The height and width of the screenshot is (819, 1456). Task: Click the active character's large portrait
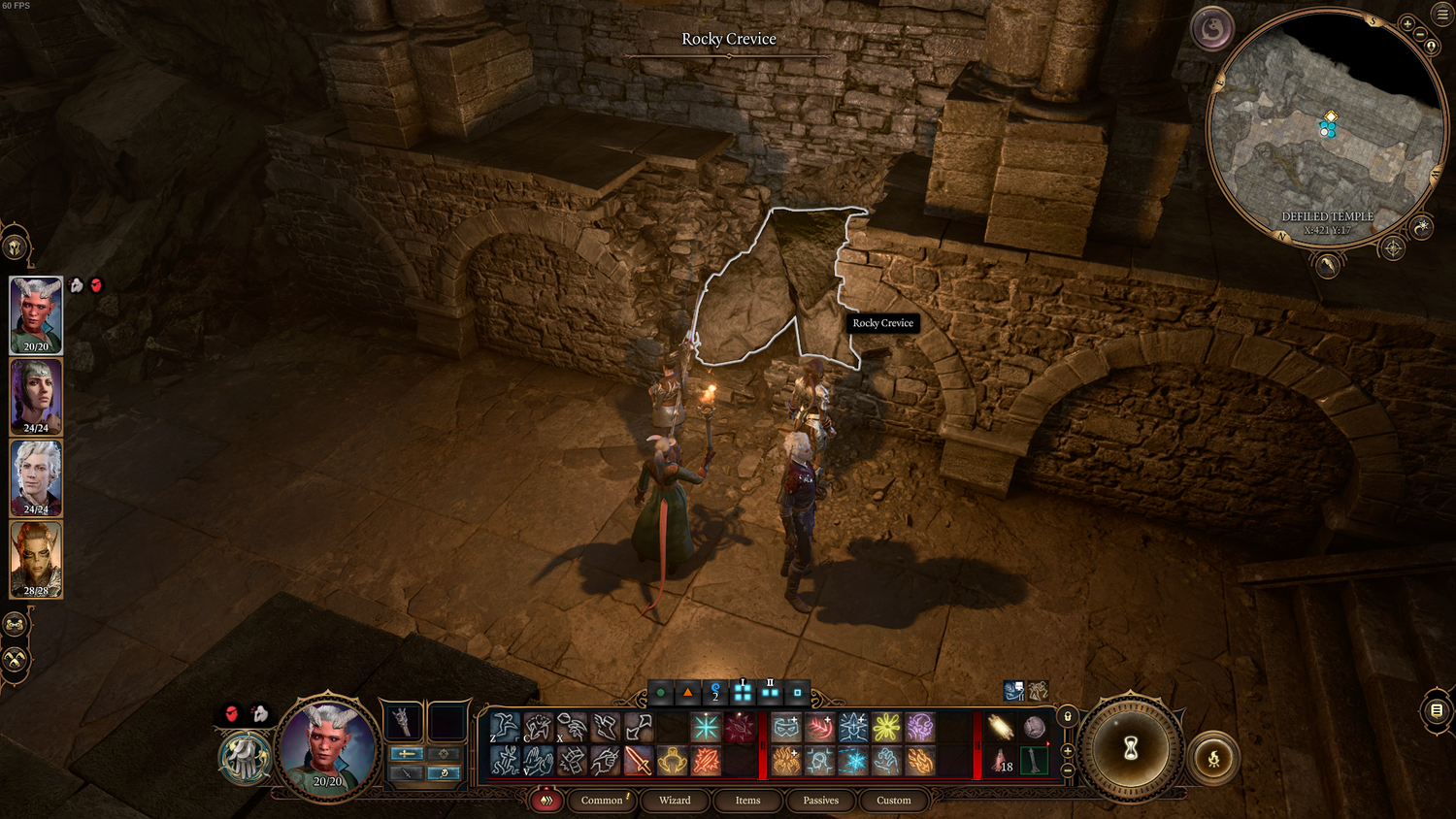click(327, 747)
